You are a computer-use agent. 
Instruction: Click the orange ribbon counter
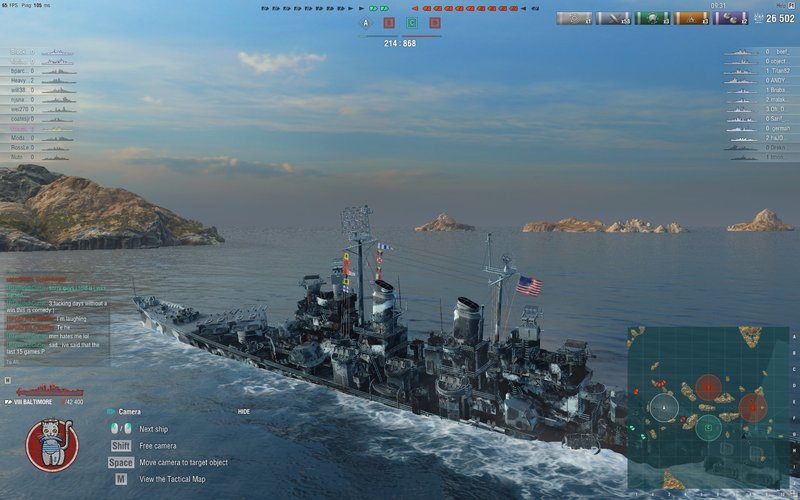pyautogui.click(x=691, y=18)
